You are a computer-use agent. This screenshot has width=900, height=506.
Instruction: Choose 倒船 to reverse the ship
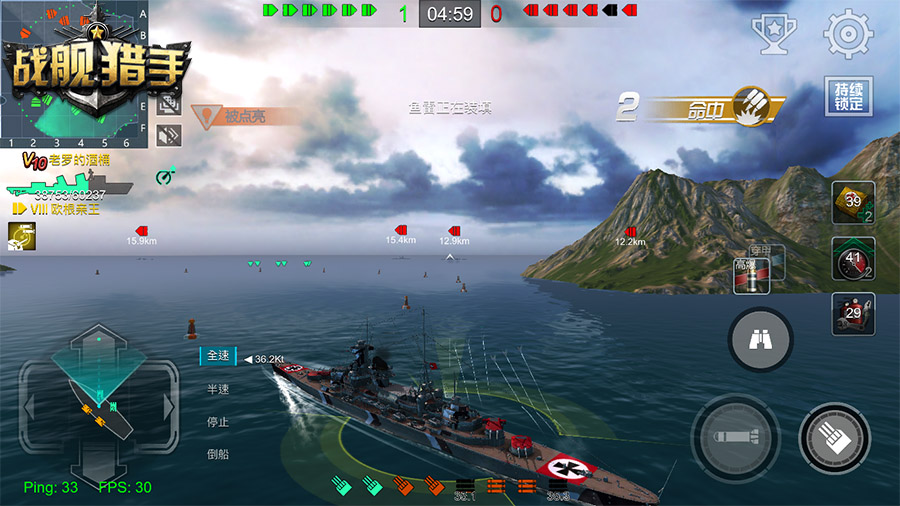[219, 453]
